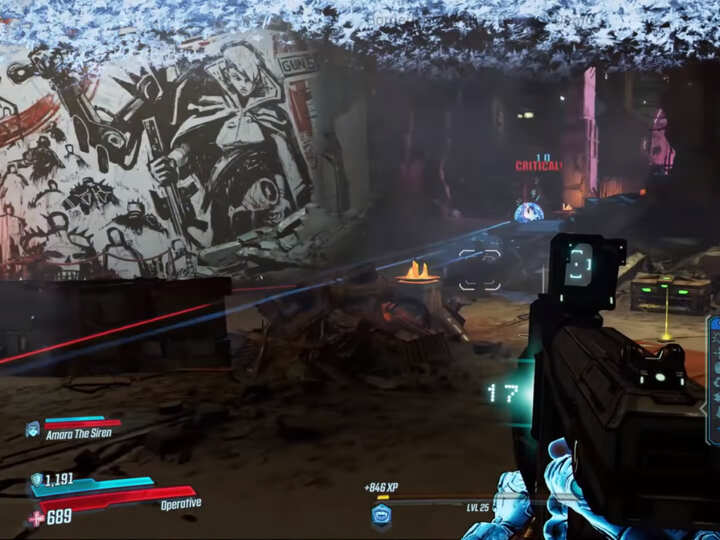The width and height of the screenshot is (720, 540).
Task: Click the action skill icon beside the XP bar
Action: coord(381,514)
